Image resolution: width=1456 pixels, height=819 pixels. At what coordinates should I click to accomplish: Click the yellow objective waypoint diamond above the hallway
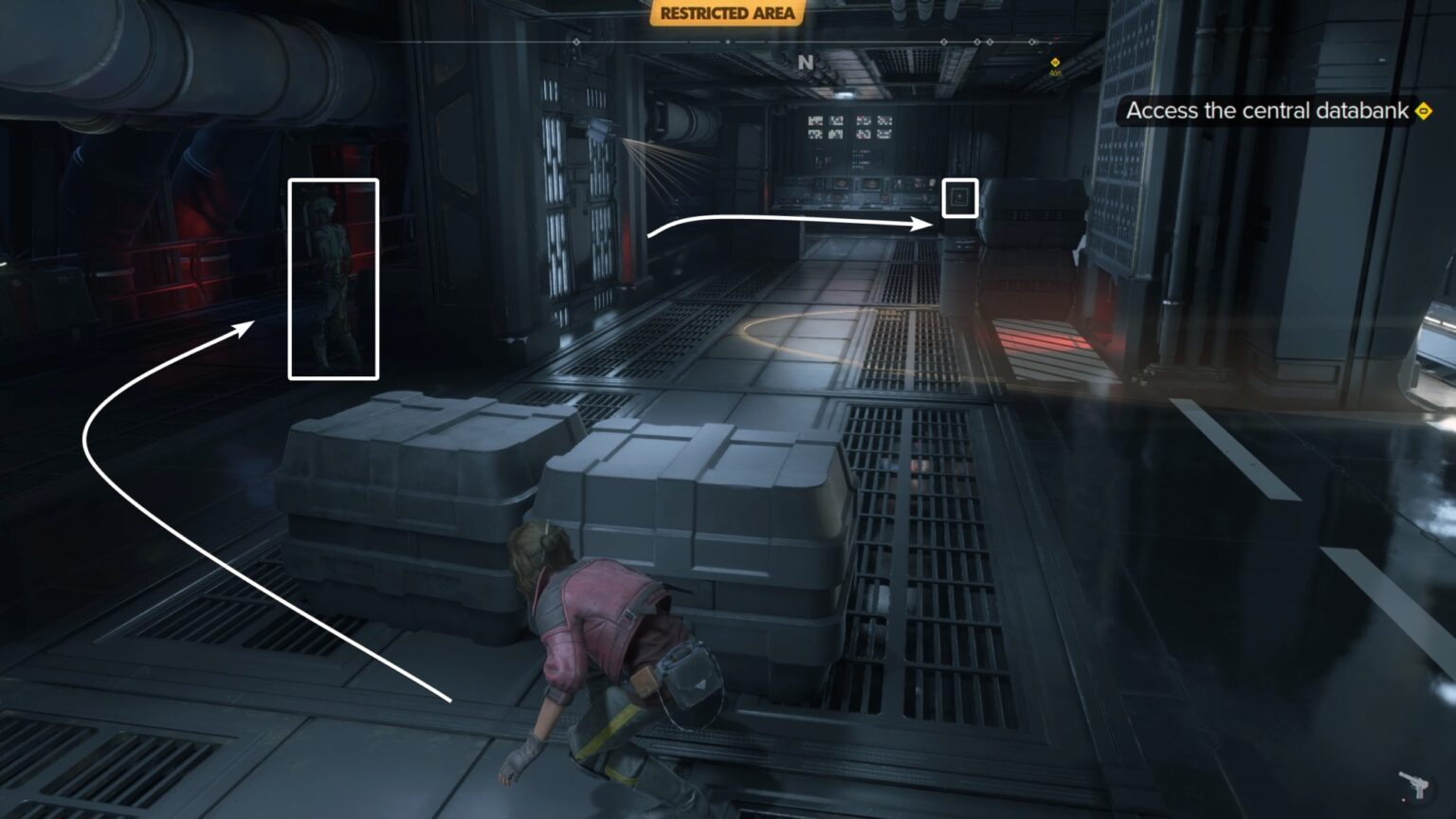coord(1055,64)
